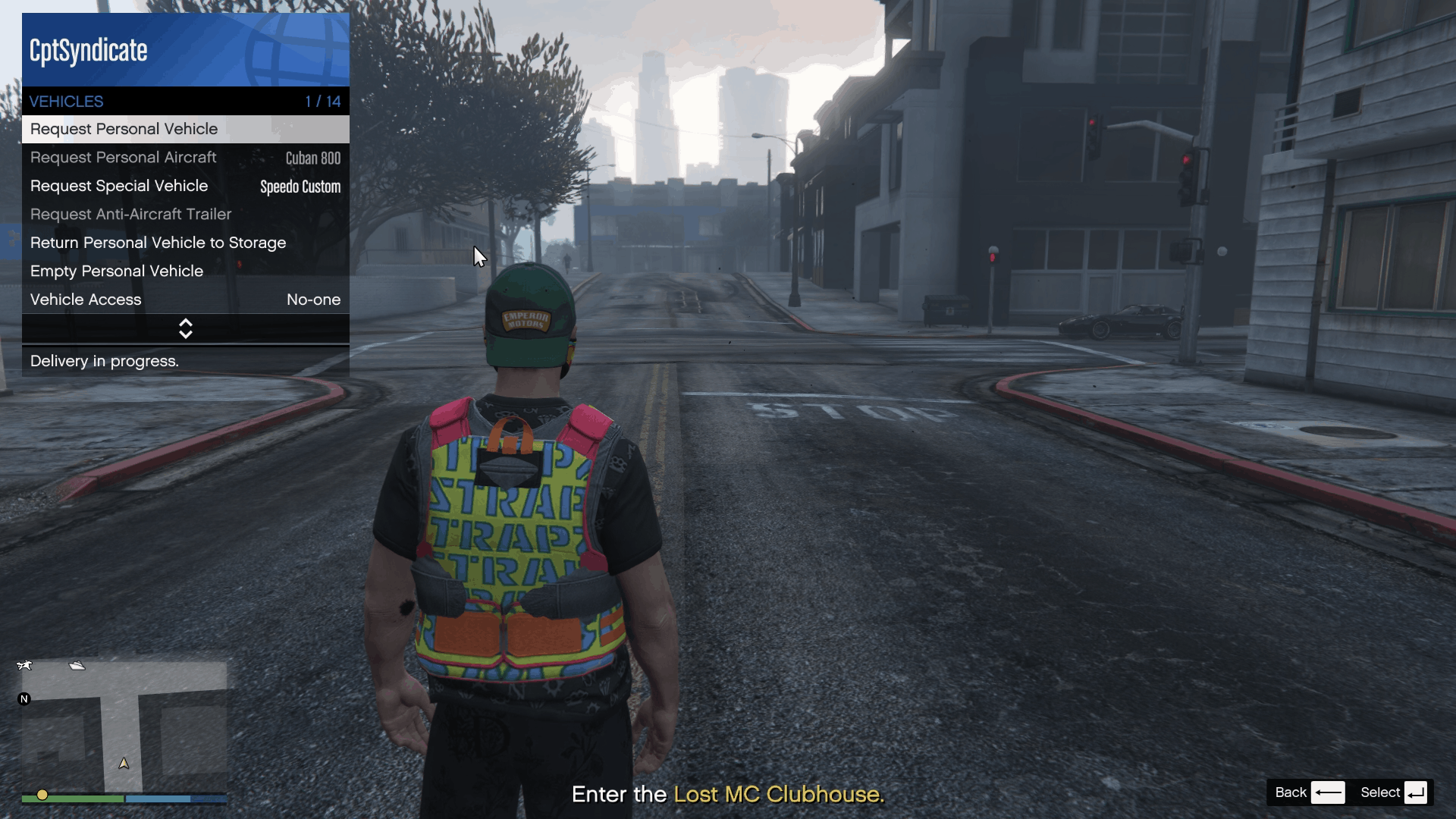Switch to the VEHICLES category tab
Image resolution: width=1456 pixels, height=819 pixels.
(66, 101)
